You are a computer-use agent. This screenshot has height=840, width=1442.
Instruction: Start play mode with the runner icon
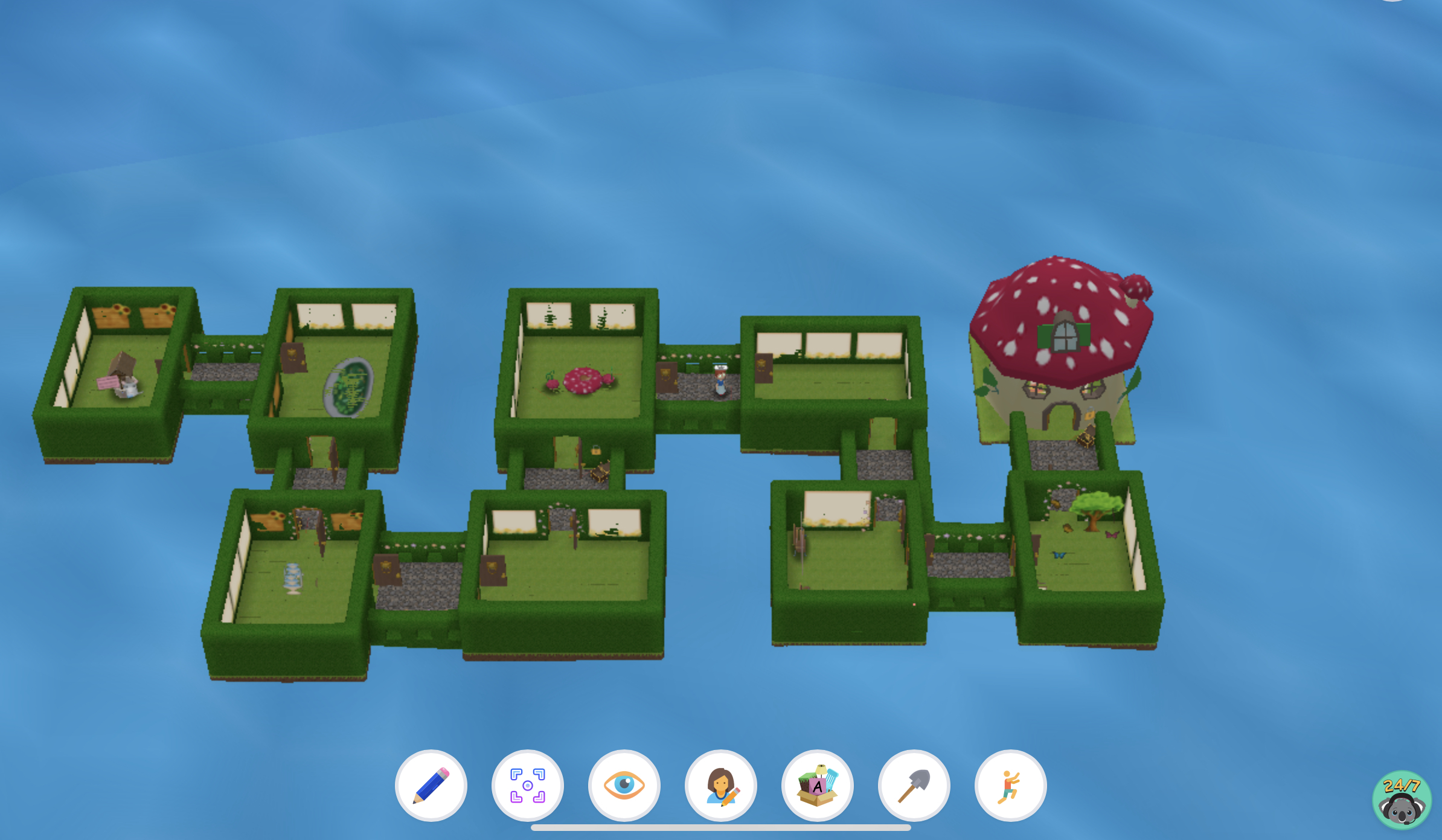[x=1009, y=784]
